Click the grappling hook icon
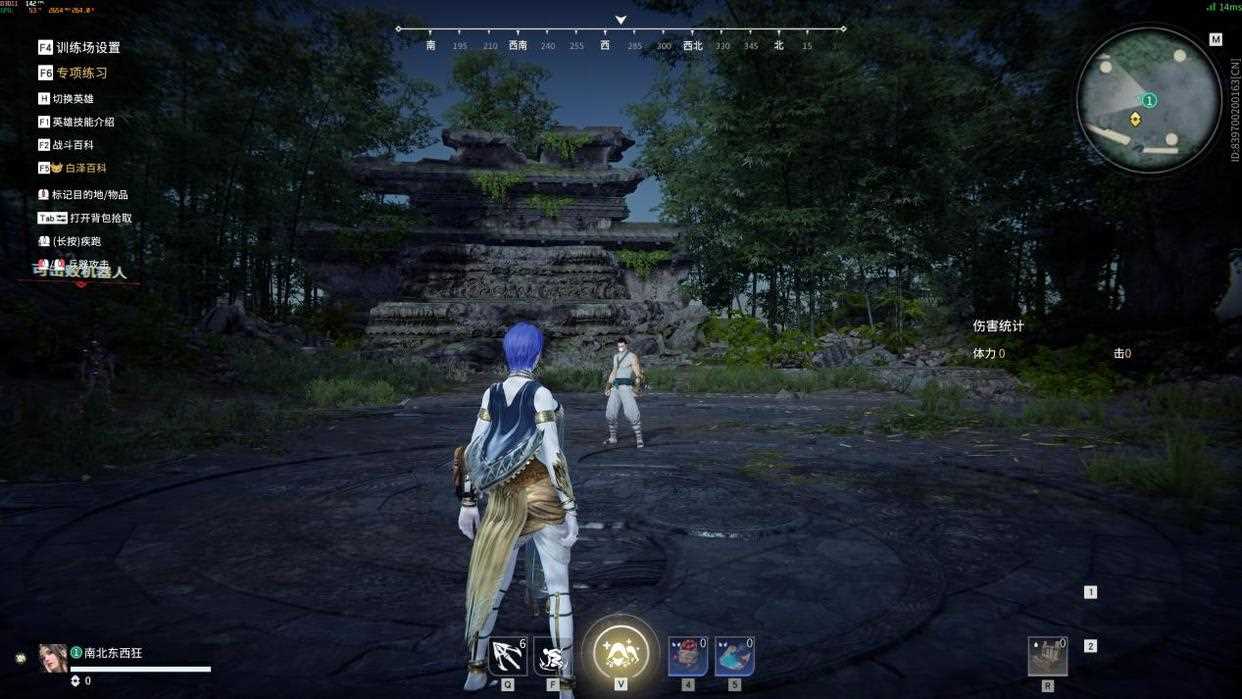Screen dimensions: 1242x699 (x=508, y=656)
